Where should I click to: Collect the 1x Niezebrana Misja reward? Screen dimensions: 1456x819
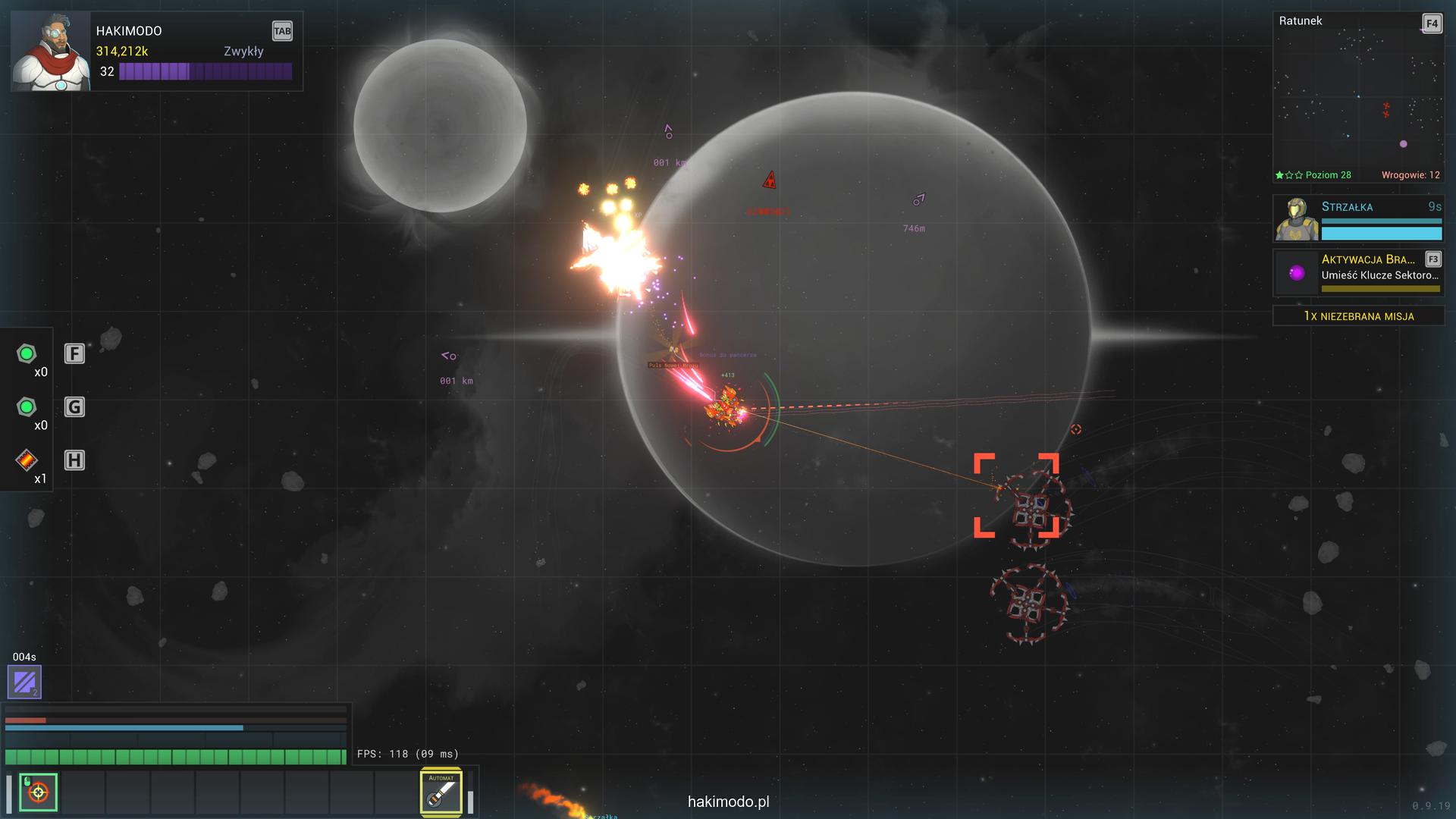click(x=1358, y=316)
